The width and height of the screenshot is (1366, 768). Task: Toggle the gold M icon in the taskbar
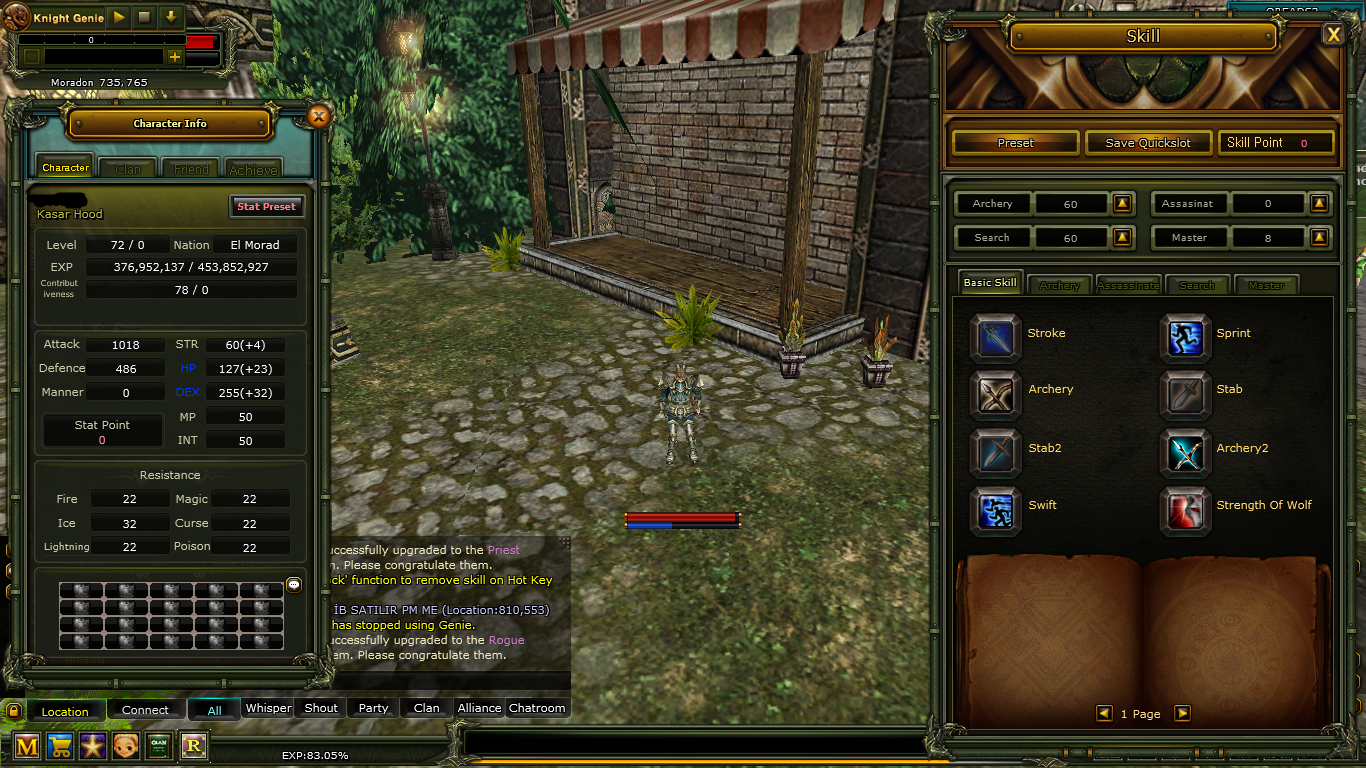[x=26, y=746]
